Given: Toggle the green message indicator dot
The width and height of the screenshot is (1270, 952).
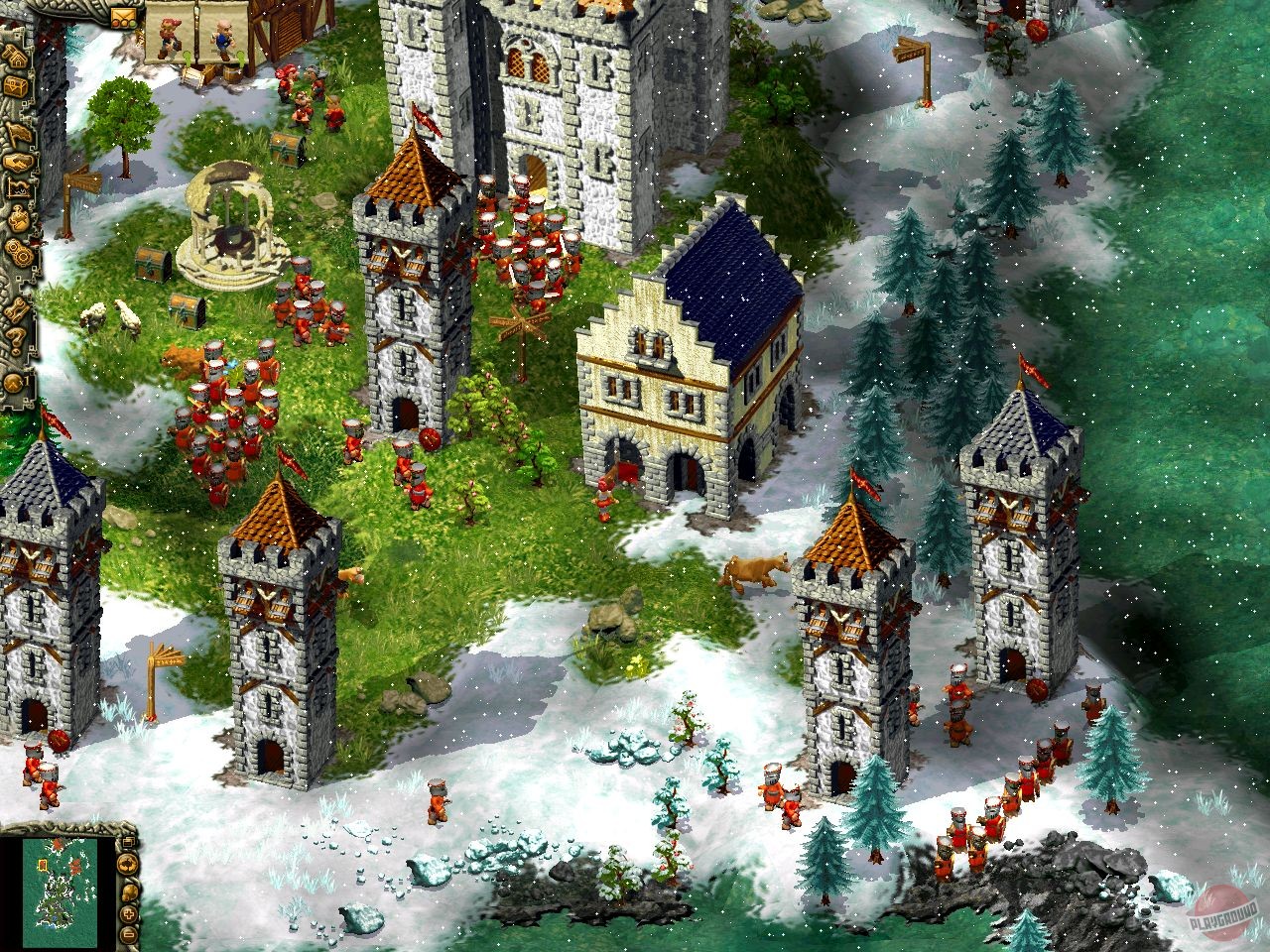Looking at the screenshot, I should [132, 23].
